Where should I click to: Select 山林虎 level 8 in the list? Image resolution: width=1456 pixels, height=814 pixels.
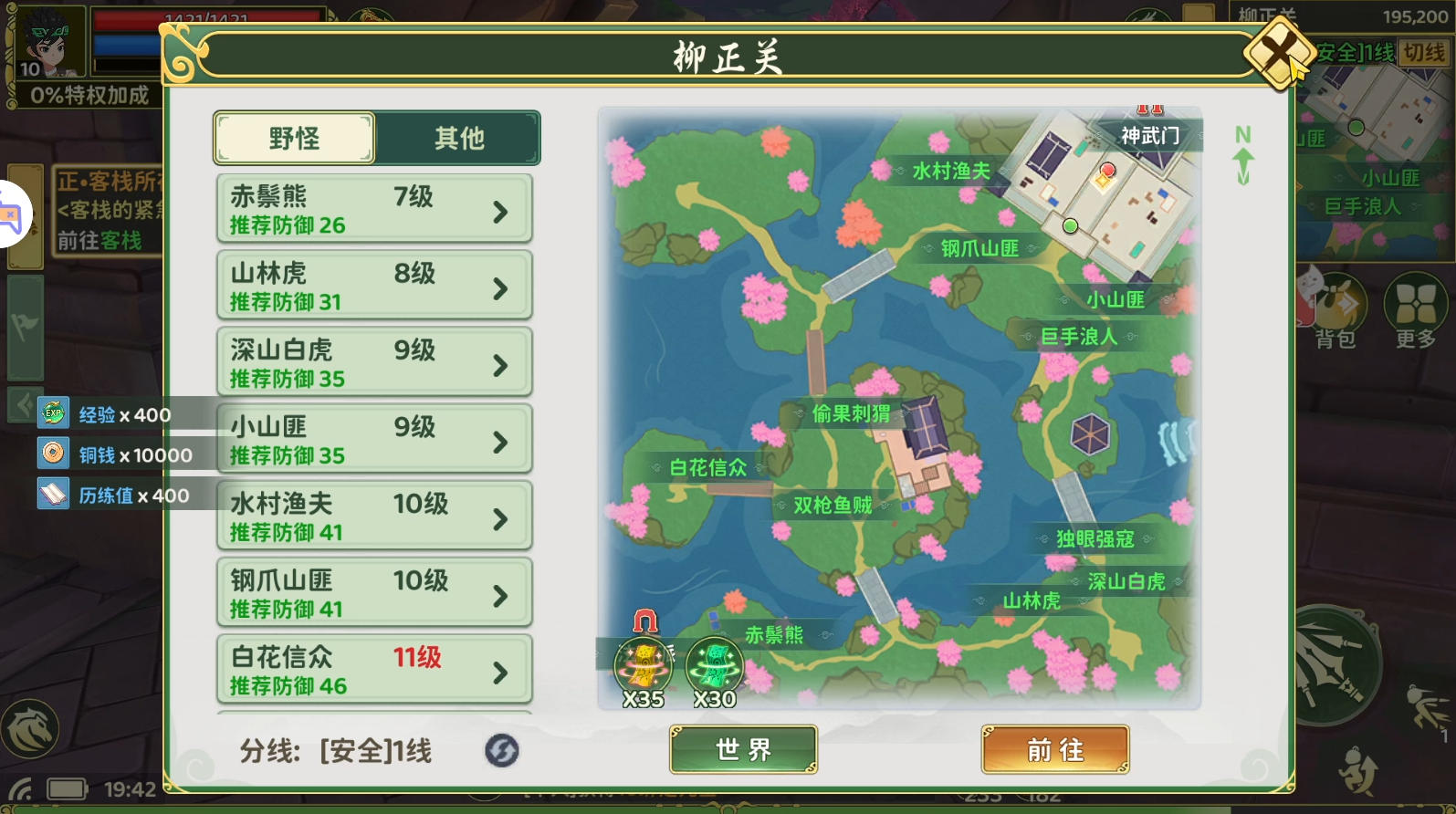tap(374, 287)
